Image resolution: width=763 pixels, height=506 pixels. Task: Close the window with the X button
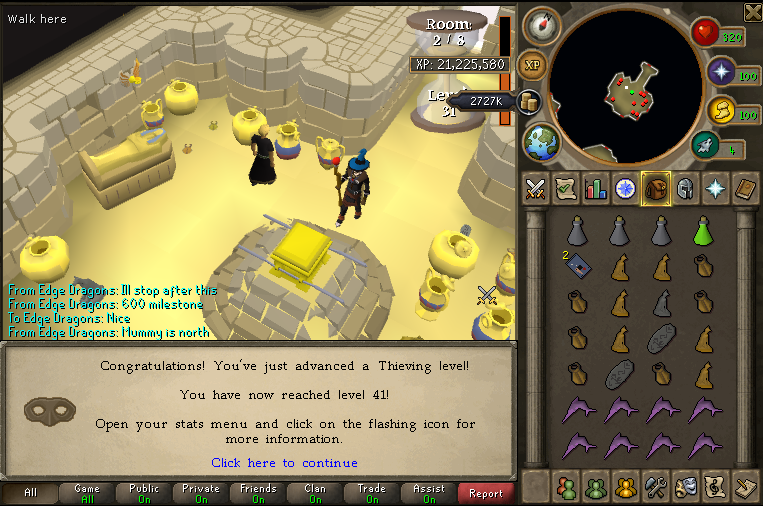point(752,11)
